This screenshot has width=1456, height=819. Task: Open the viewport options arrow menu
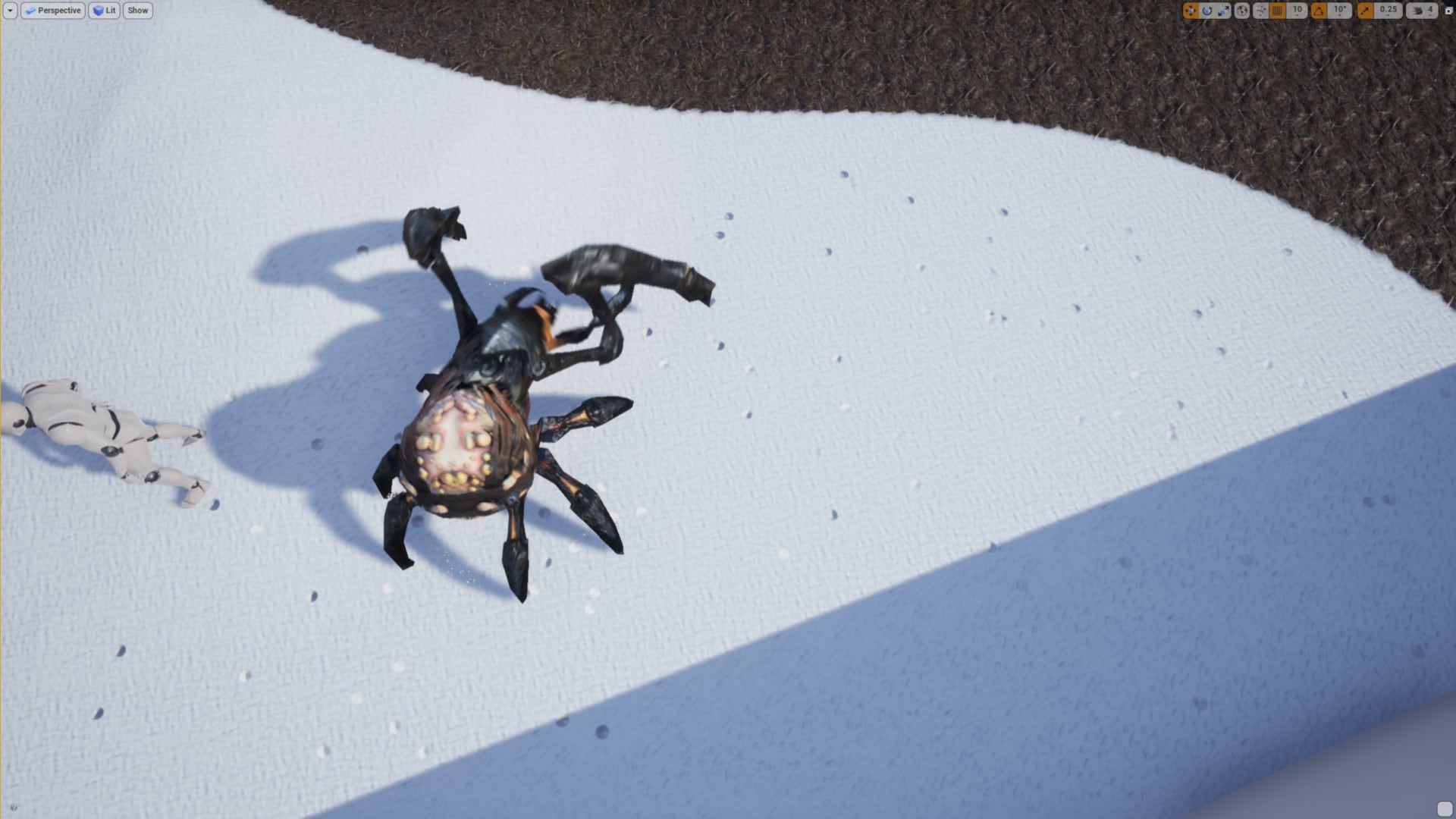(9, 11)
